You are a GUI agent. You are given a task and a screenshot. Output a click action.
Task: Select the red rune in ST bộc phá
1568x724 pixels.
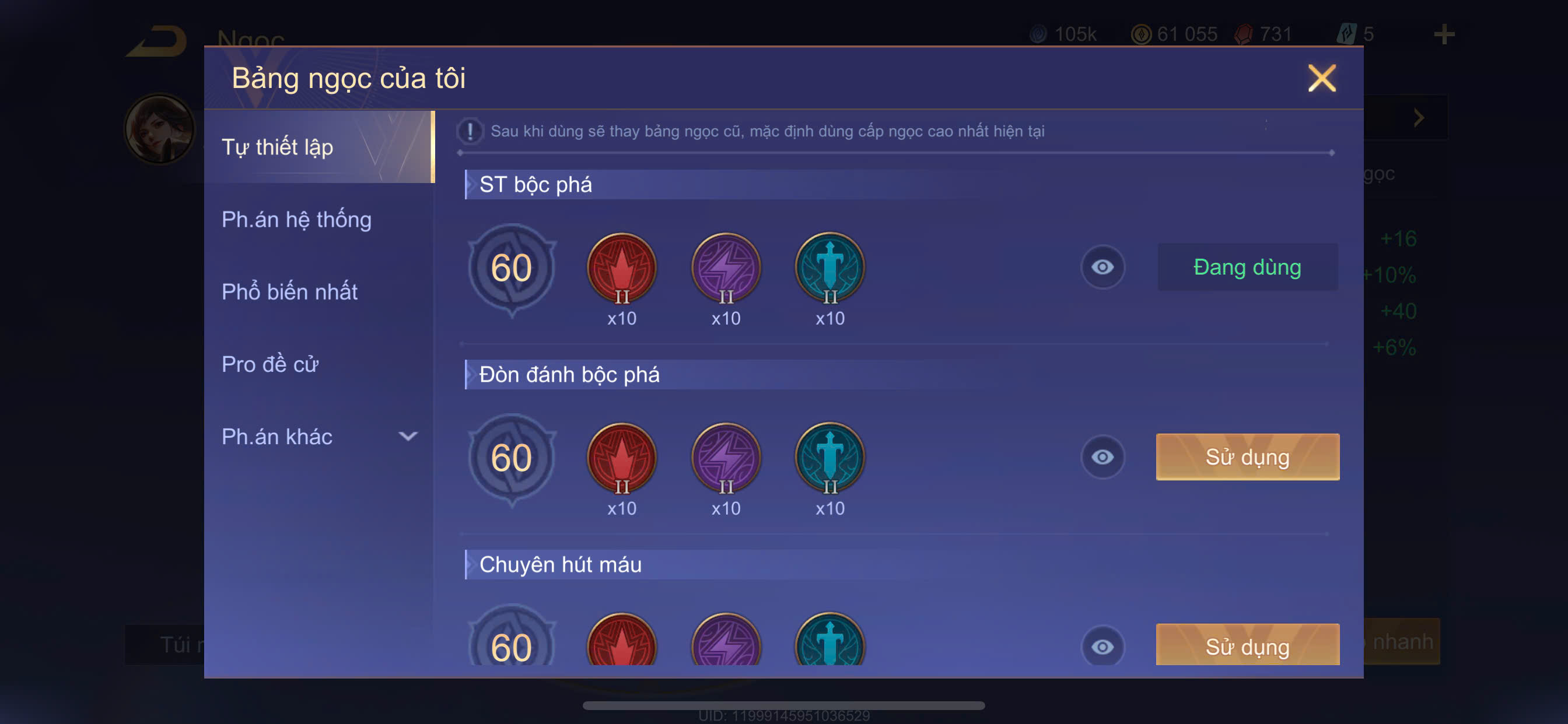click(x=621, y=268)
